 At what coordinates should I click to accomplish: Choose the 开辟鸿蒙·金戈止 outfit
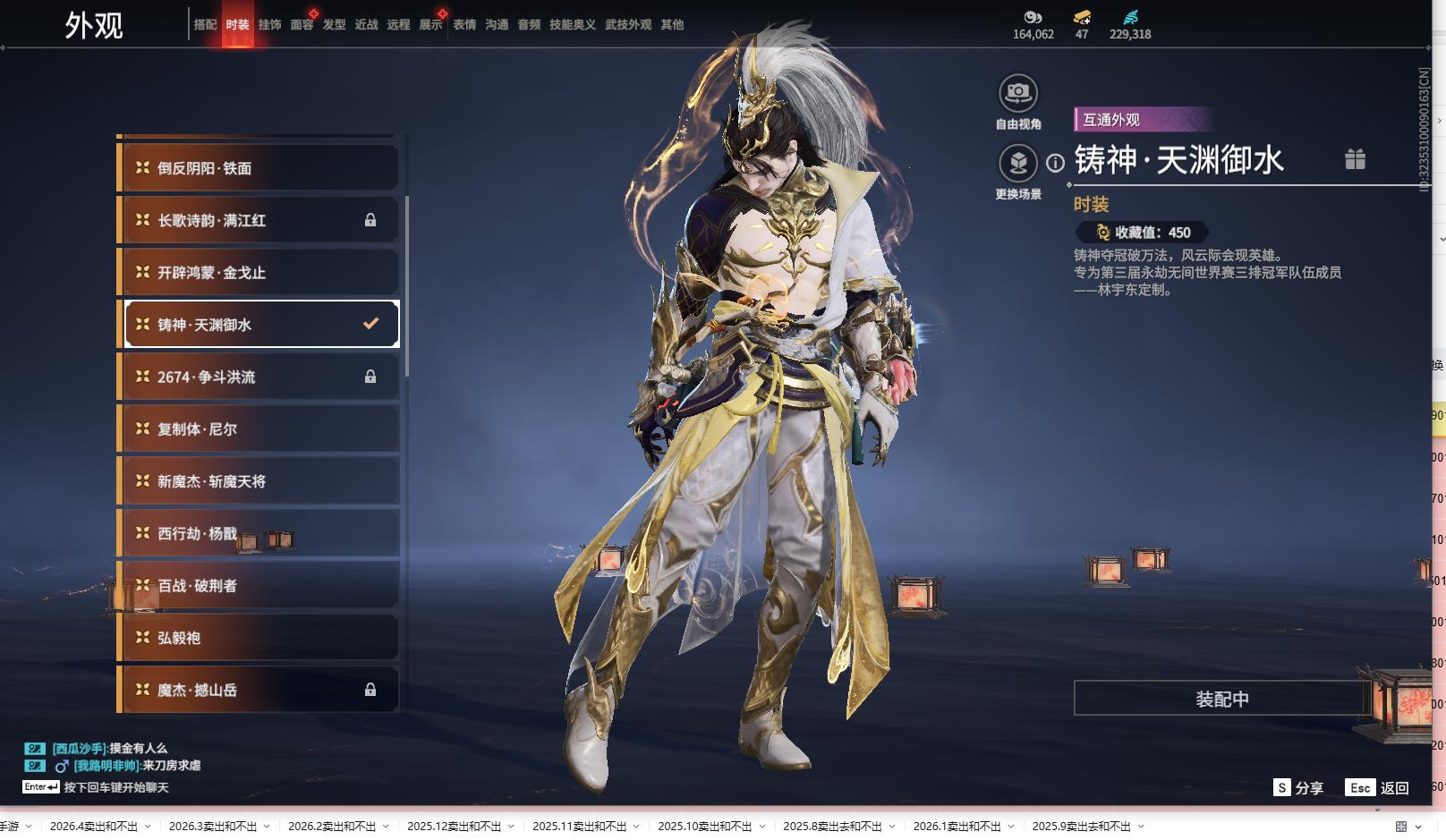point(259,273)
